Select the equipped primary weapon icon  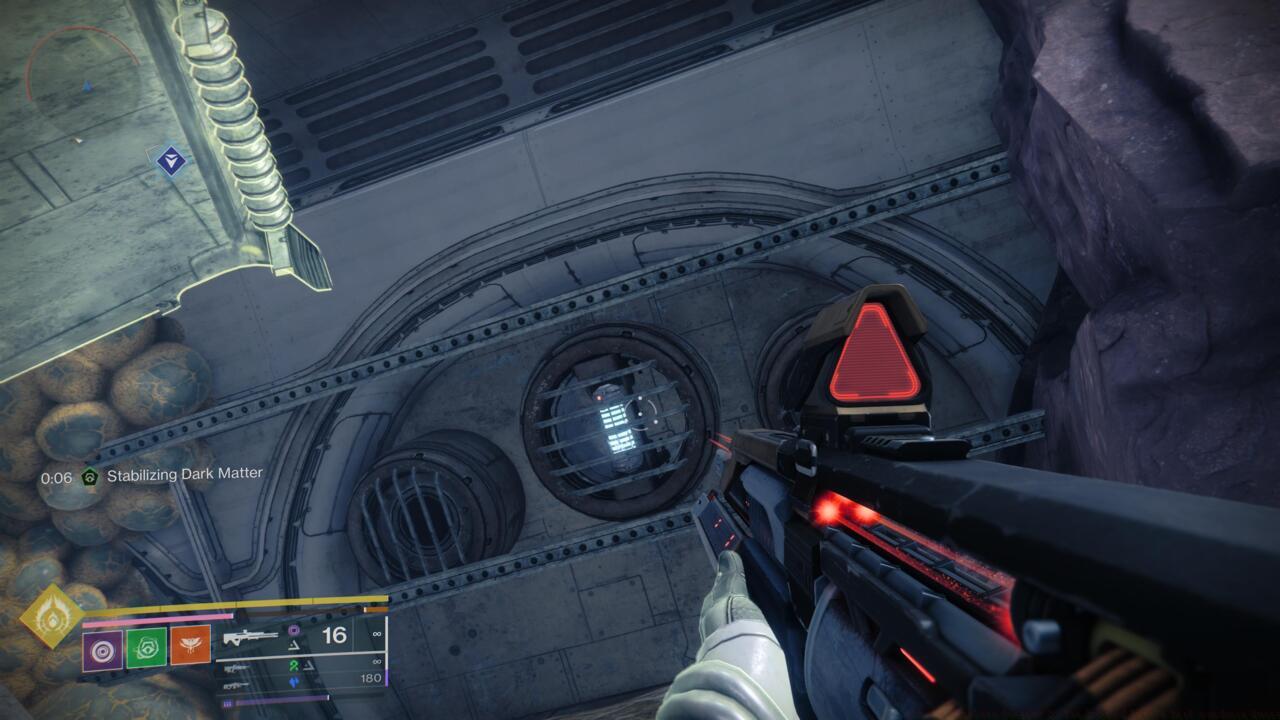(x=251, y=636)
